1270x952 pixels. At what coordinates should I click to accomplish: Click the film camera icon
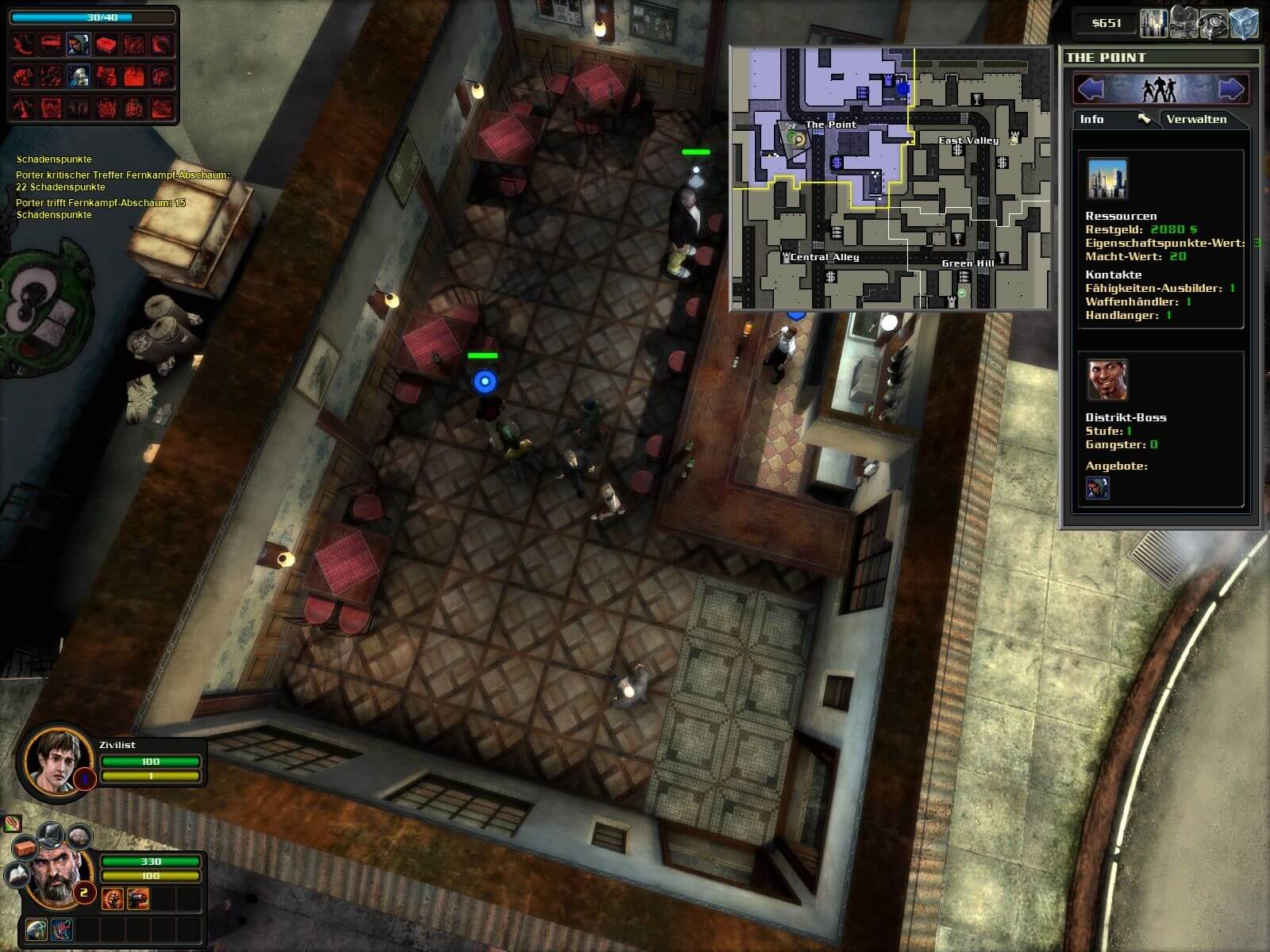1183,24
